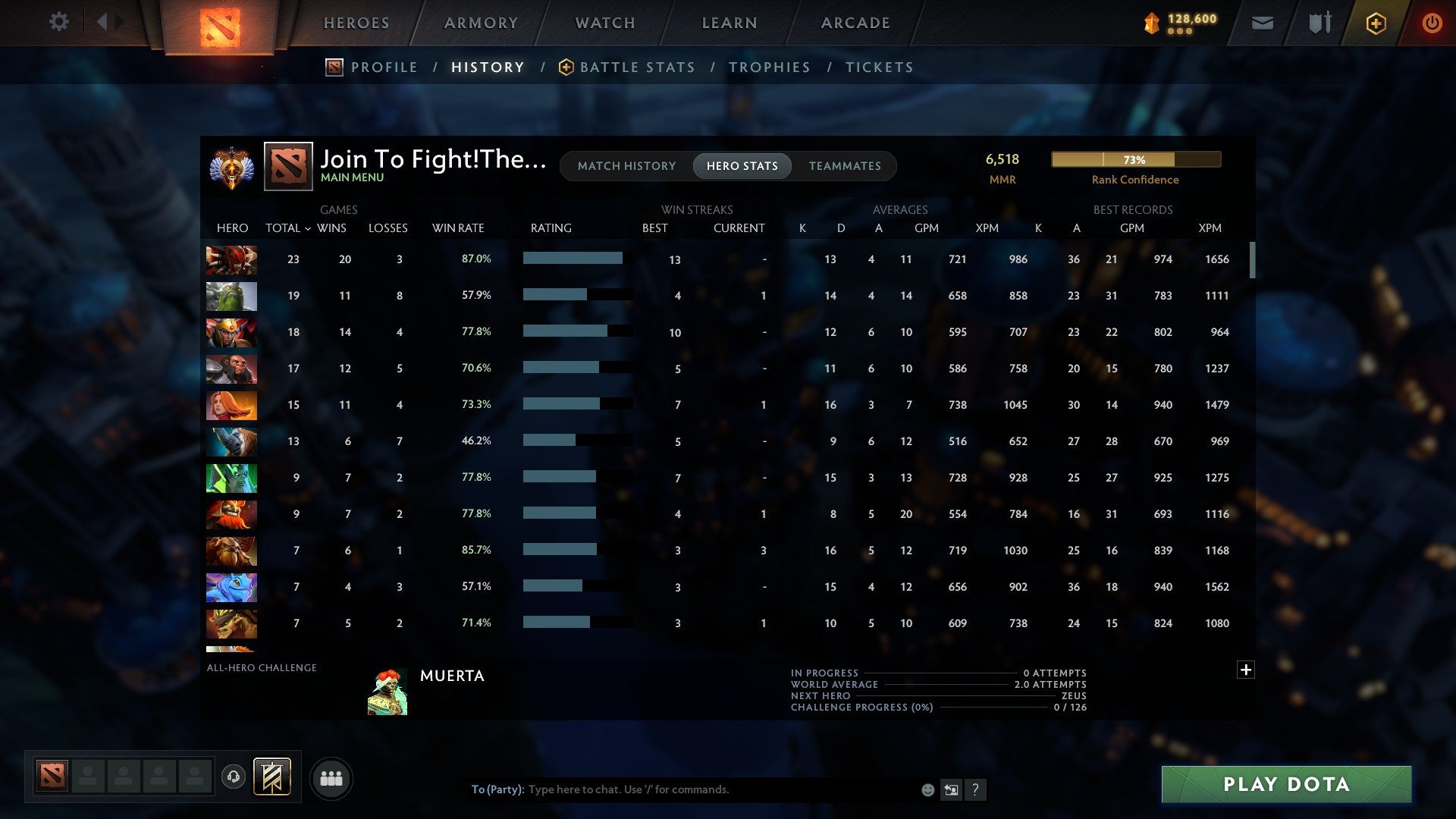Open the settings gear icon

(58, 22)
